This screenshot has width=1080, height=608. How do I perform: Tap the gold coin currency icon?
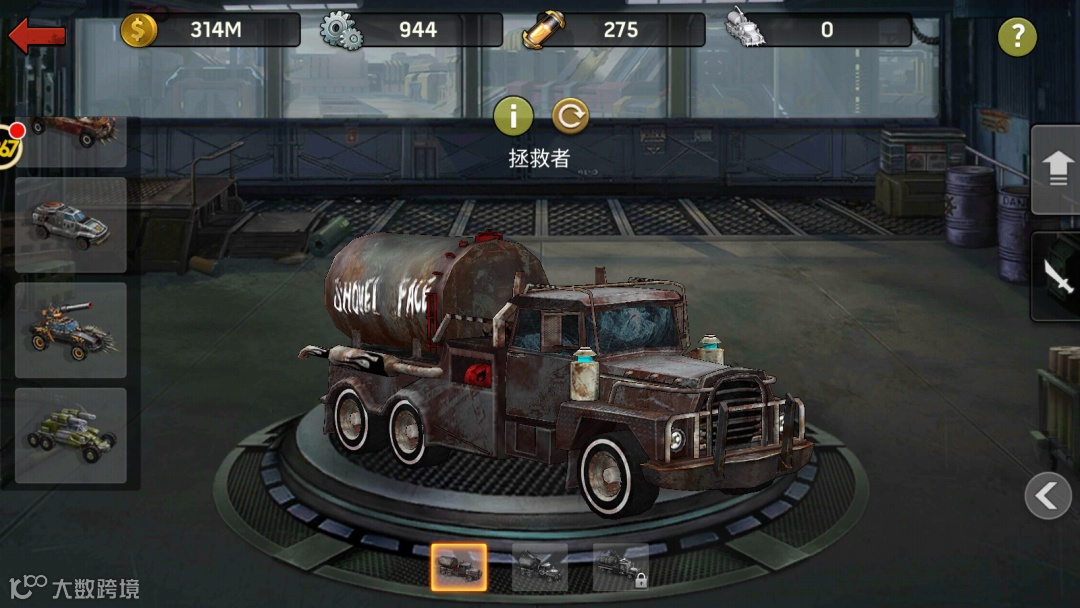(139, 29)
